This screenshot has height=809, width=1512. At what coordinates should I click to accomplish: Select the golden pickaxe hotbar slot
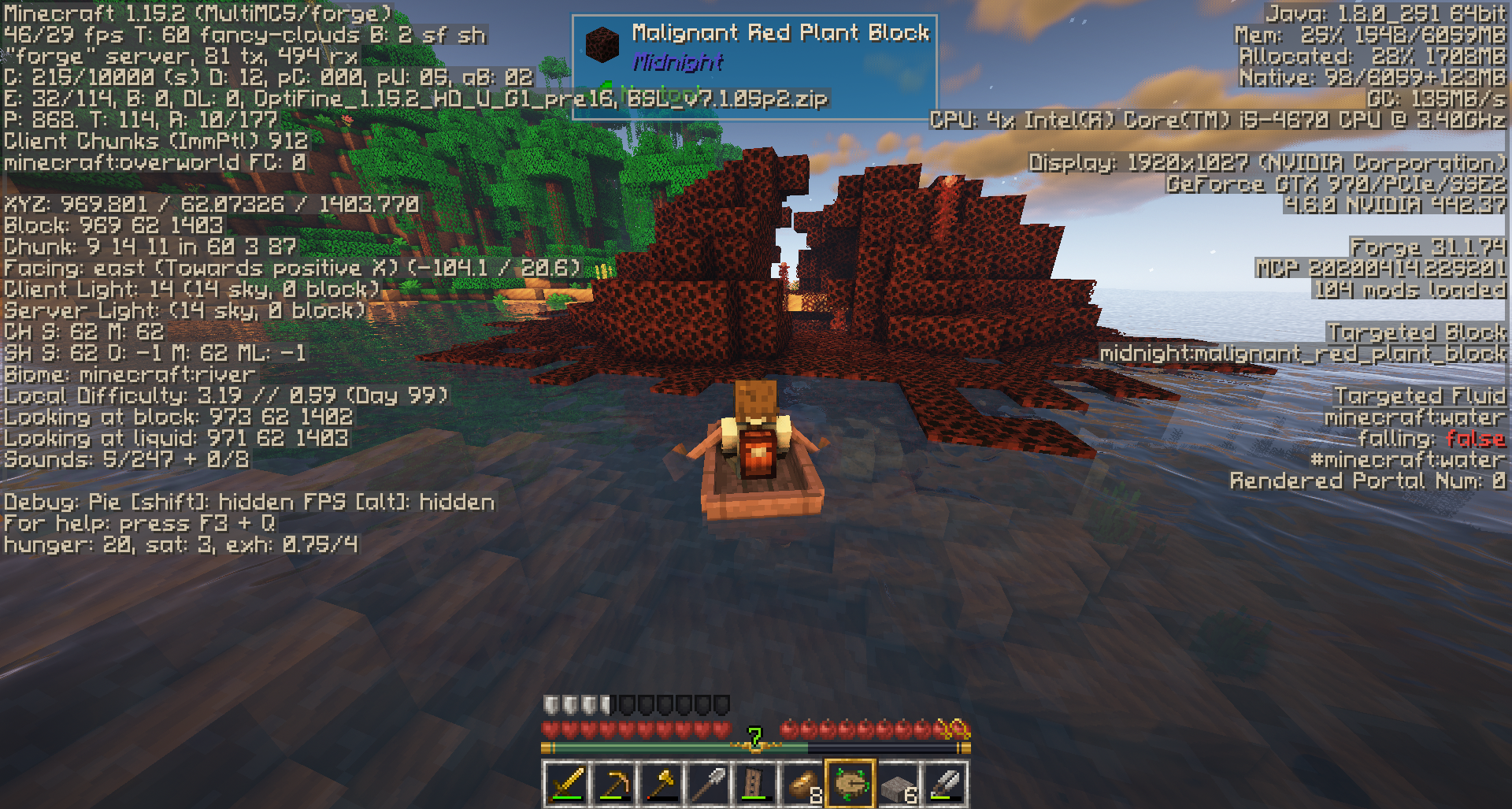pyautogui.click(x=613, y=784)
